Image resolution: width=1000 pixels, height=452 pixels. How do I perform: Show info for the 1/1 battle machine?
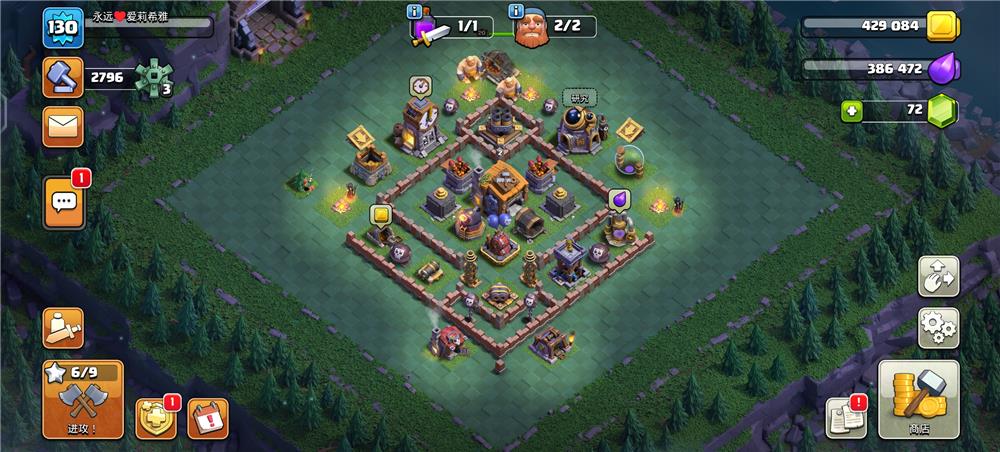pos(416,12)
